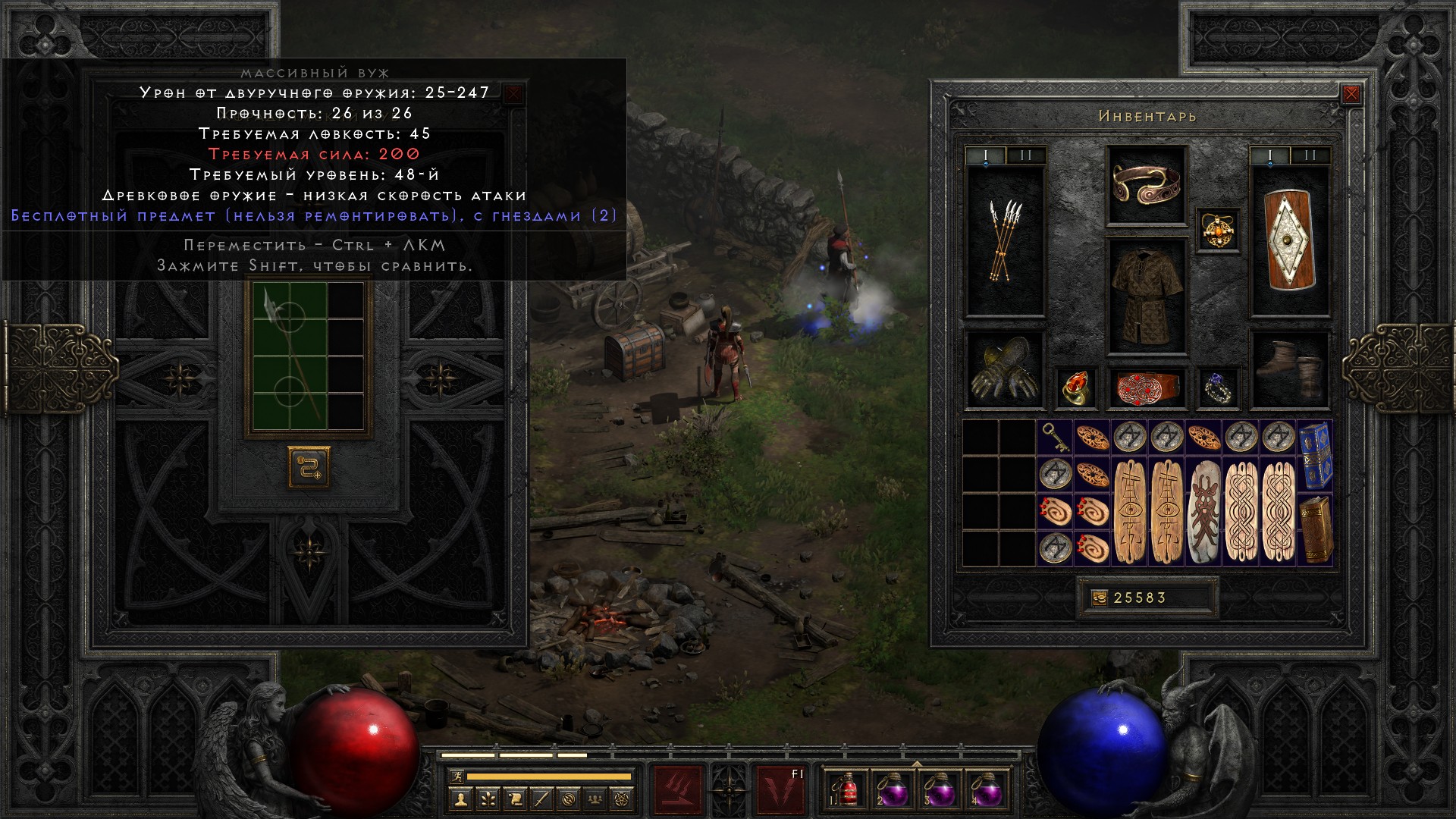1456x819 pixels.
Task: Select the equipped circlet helm
Action: point(1146,184)
